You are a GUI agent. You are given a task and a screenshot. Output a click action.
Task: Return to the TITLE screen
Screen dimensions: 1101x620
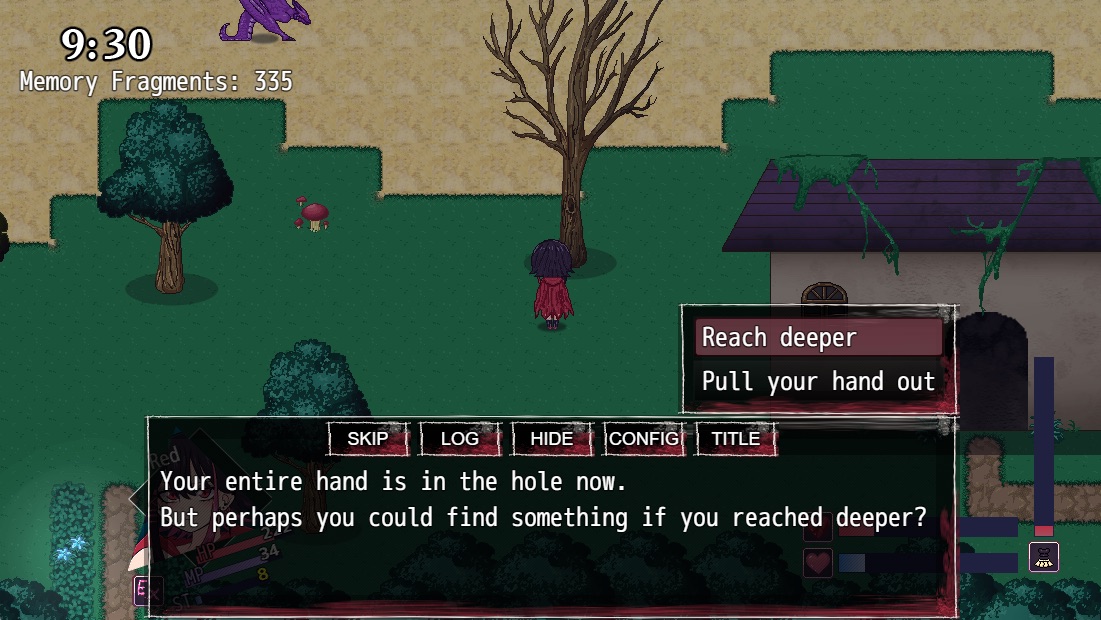click(x=736, y=439)
